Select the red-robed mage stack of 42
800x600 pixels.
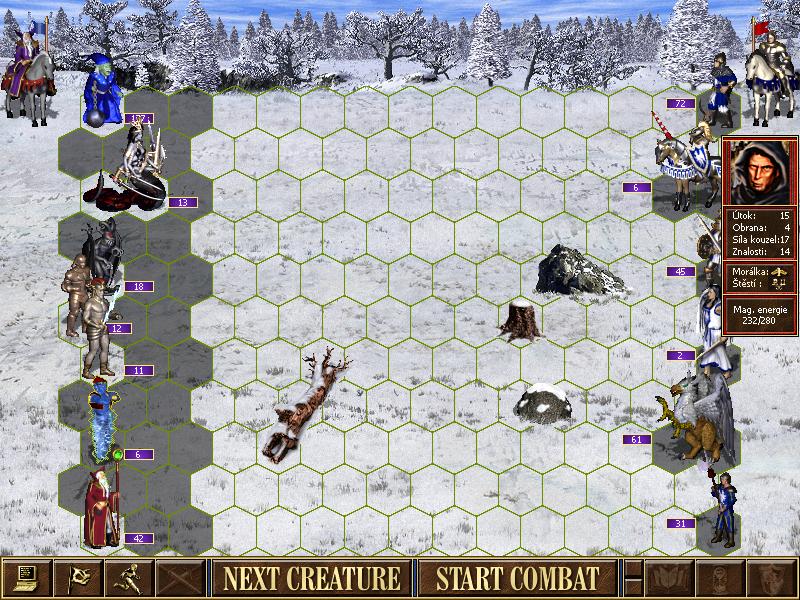[103, 508]
